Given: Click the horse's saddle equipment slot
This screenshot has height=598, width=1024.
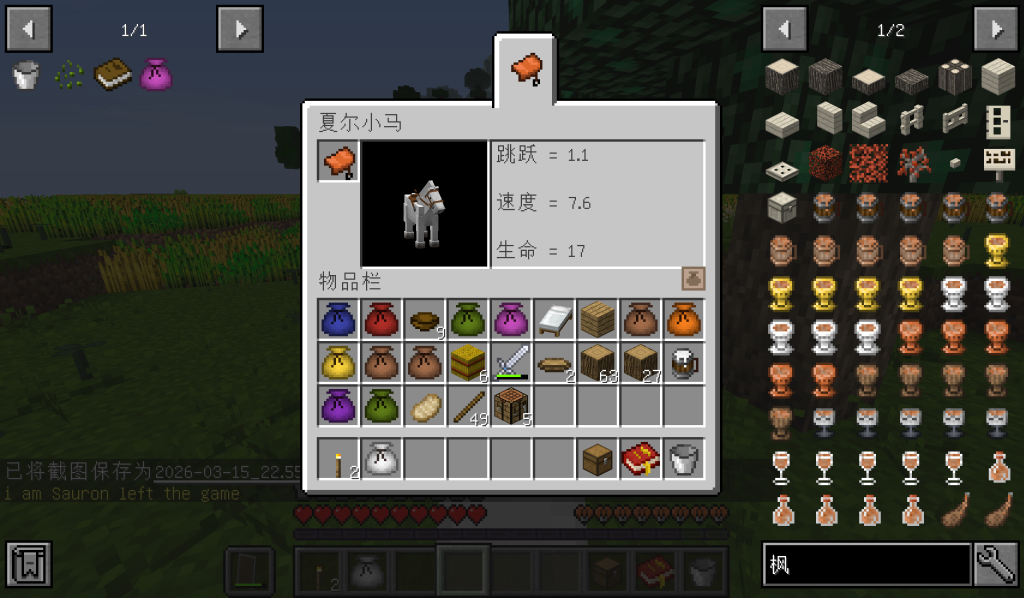Looking at the screenshot, I should click(x=339, y=161).
